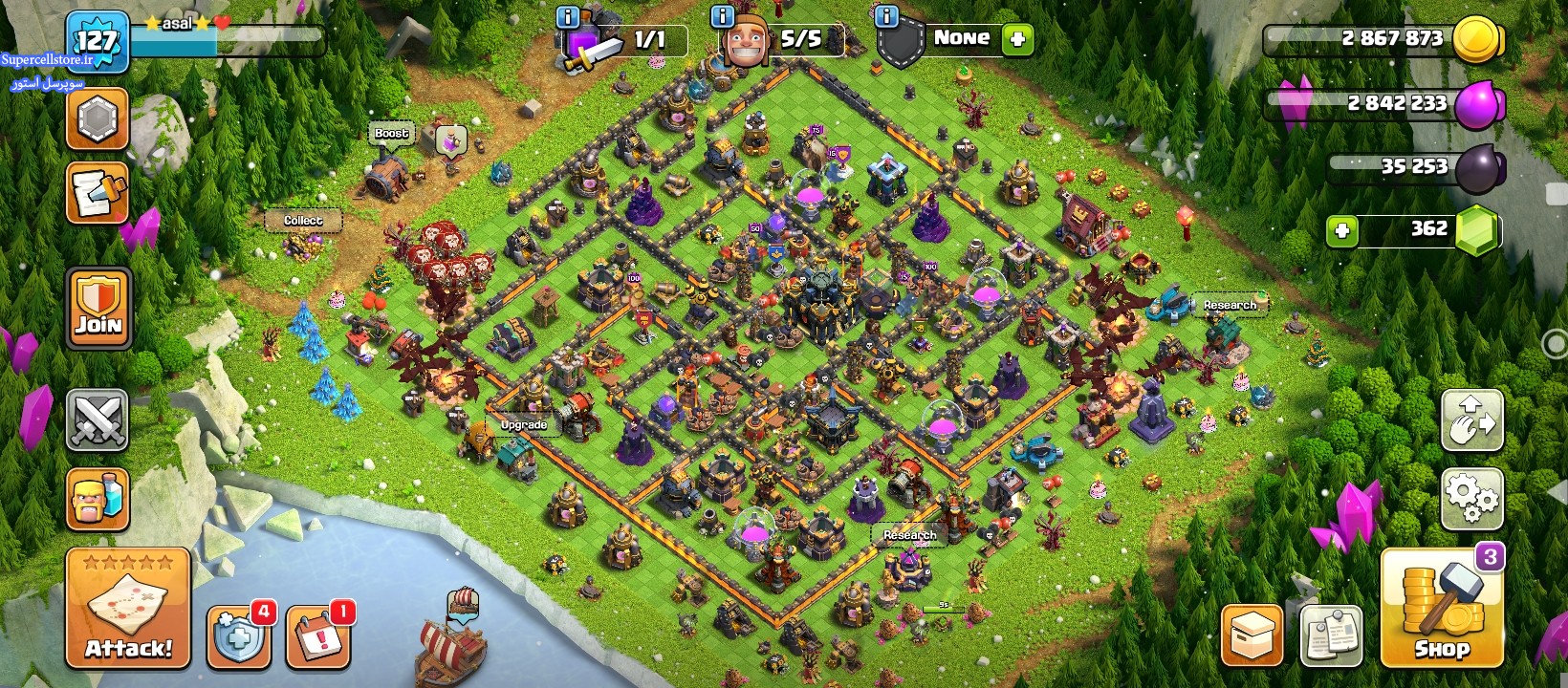This screenshot has width=1568, height=688.
Task: Start an attack with the Attack! button
Action: click(128, 608)
